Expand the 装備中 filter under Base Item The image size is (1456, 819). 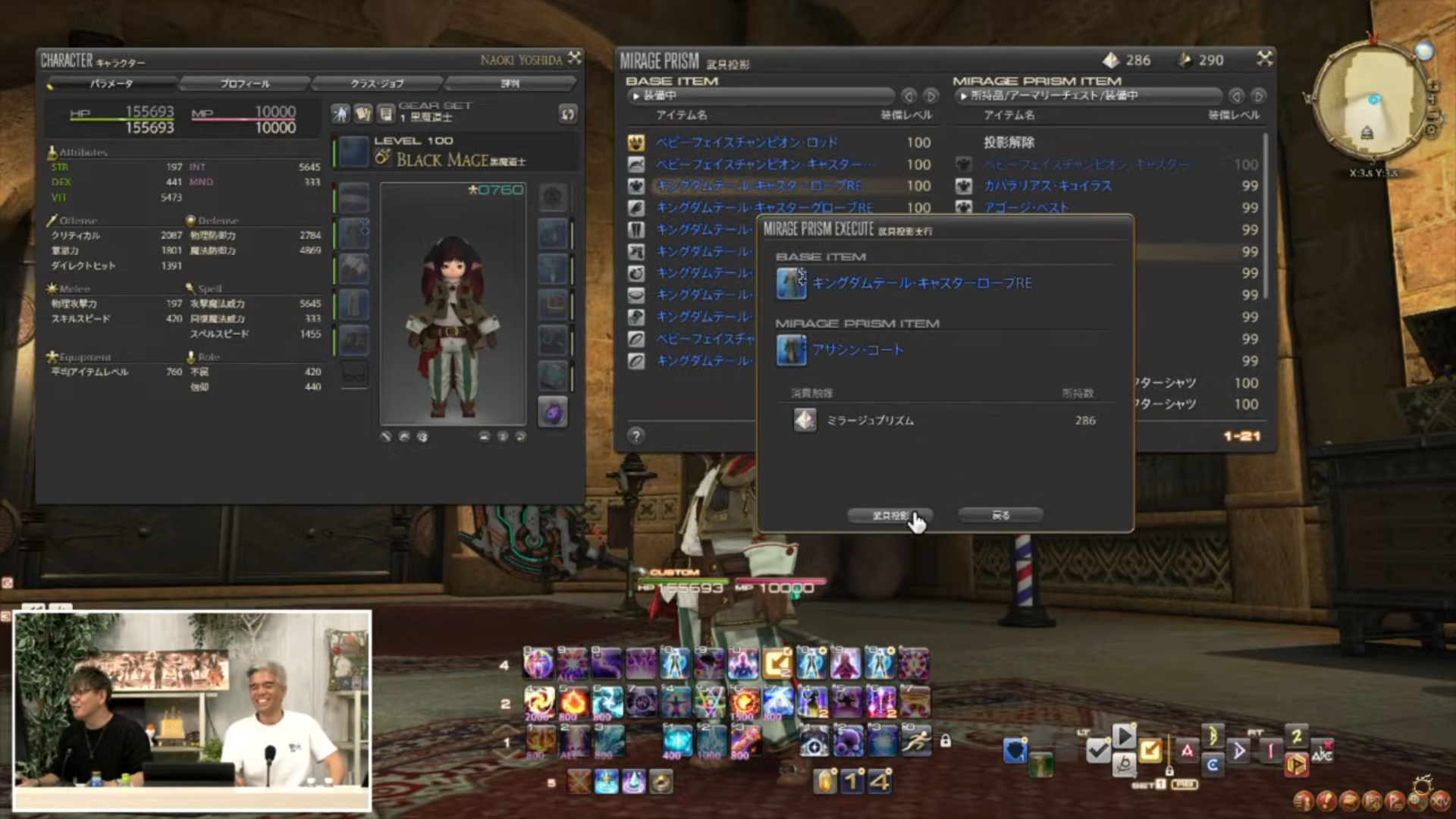click(x=758, y=96)
